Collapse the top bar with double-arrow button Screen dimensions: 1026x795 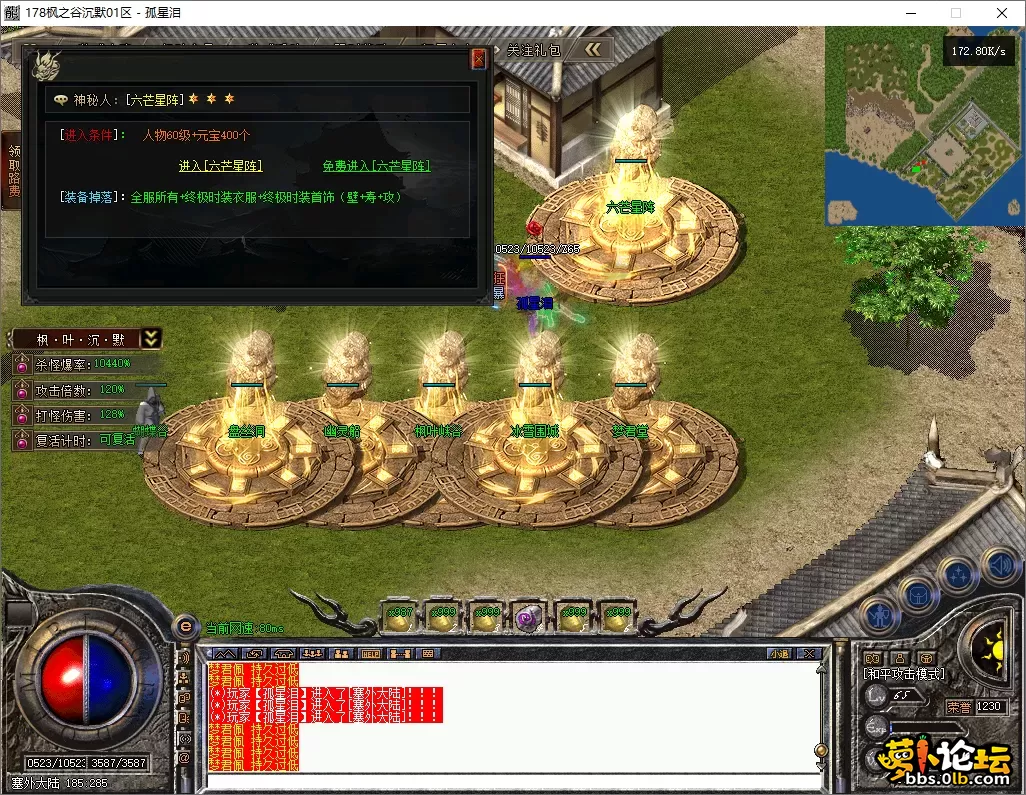595,49
